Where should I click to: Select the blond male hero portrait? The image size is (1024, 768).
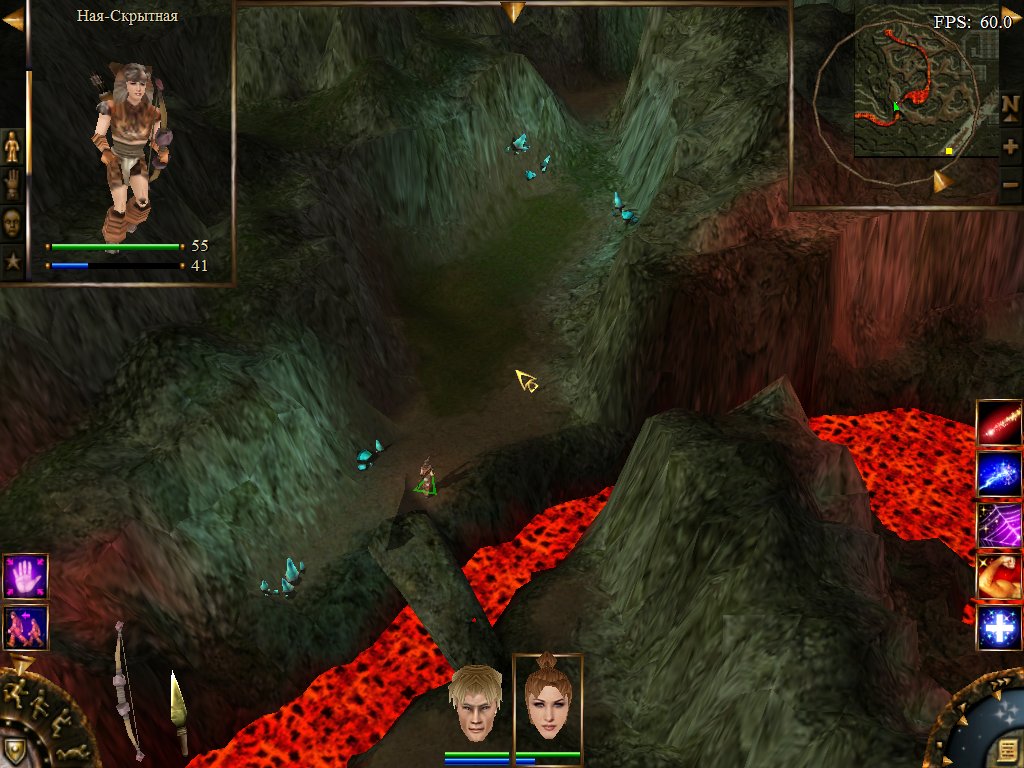pos(475,702)
